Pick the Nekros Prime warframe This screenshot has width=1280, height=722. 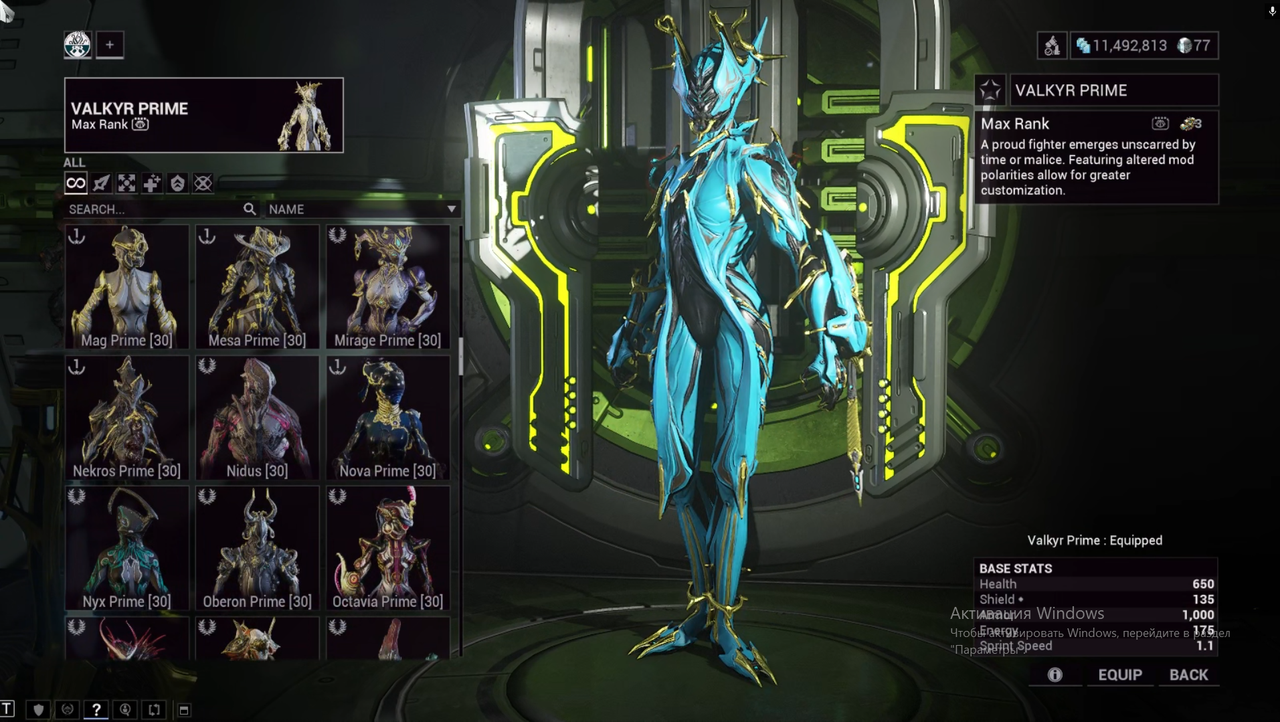click(x=127, y=417)
